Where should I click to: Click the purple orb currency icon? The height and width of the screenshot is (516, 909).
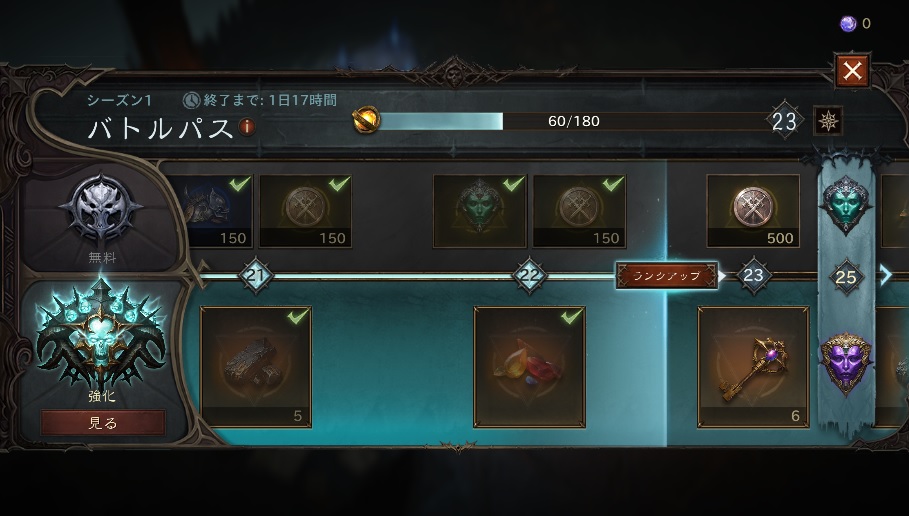tap(848, 24)
